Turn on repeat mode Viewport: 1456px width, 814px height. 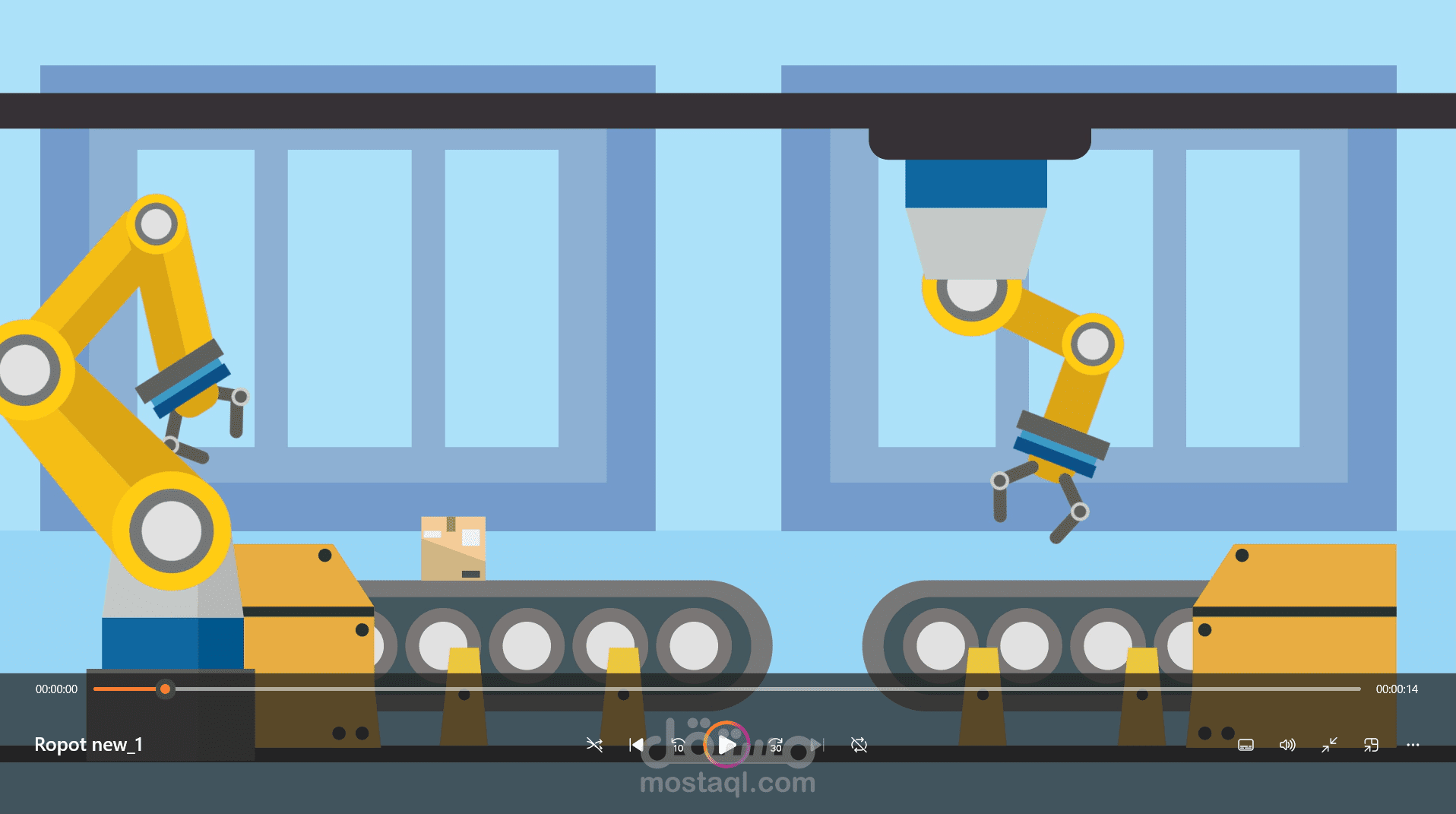pyautogui.click(x=859, y=746)
